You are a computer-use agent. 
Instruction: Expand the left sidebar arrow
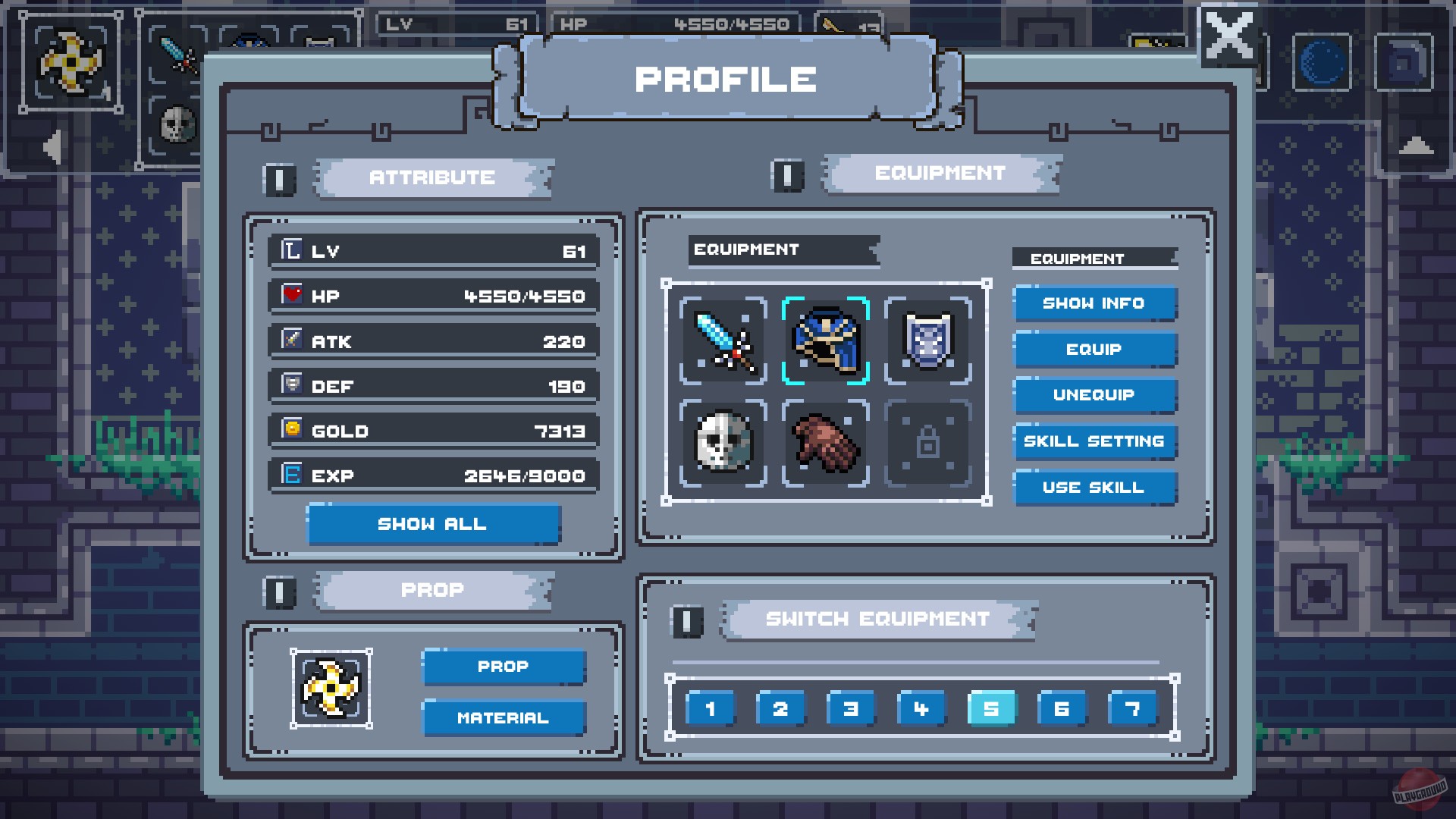[x=51, y=146]
